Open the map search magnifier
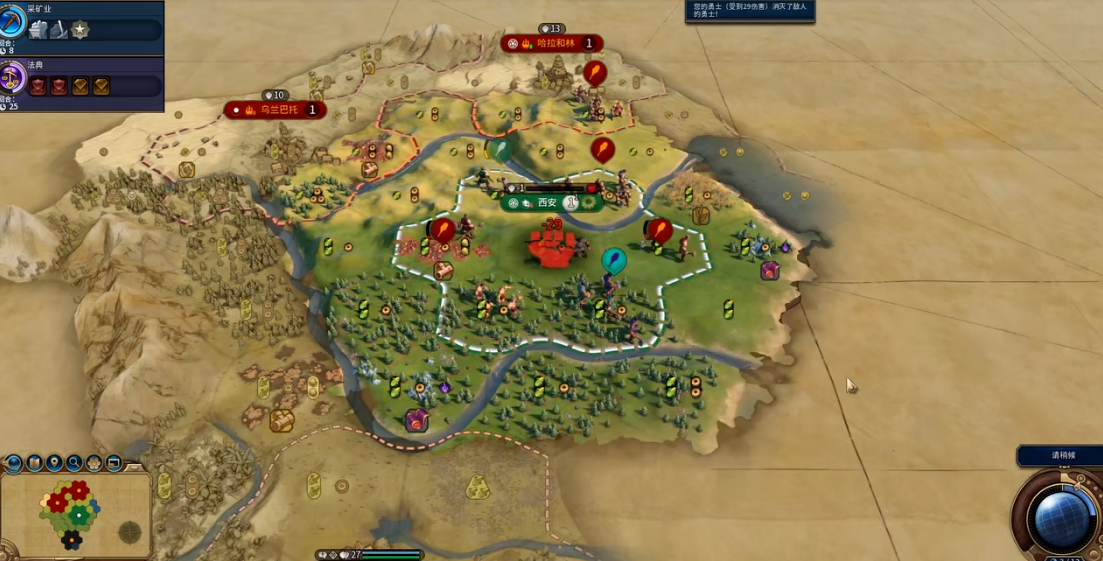Screen dimensions: 1103x561 pyautogui.click(x=74, y=463)
